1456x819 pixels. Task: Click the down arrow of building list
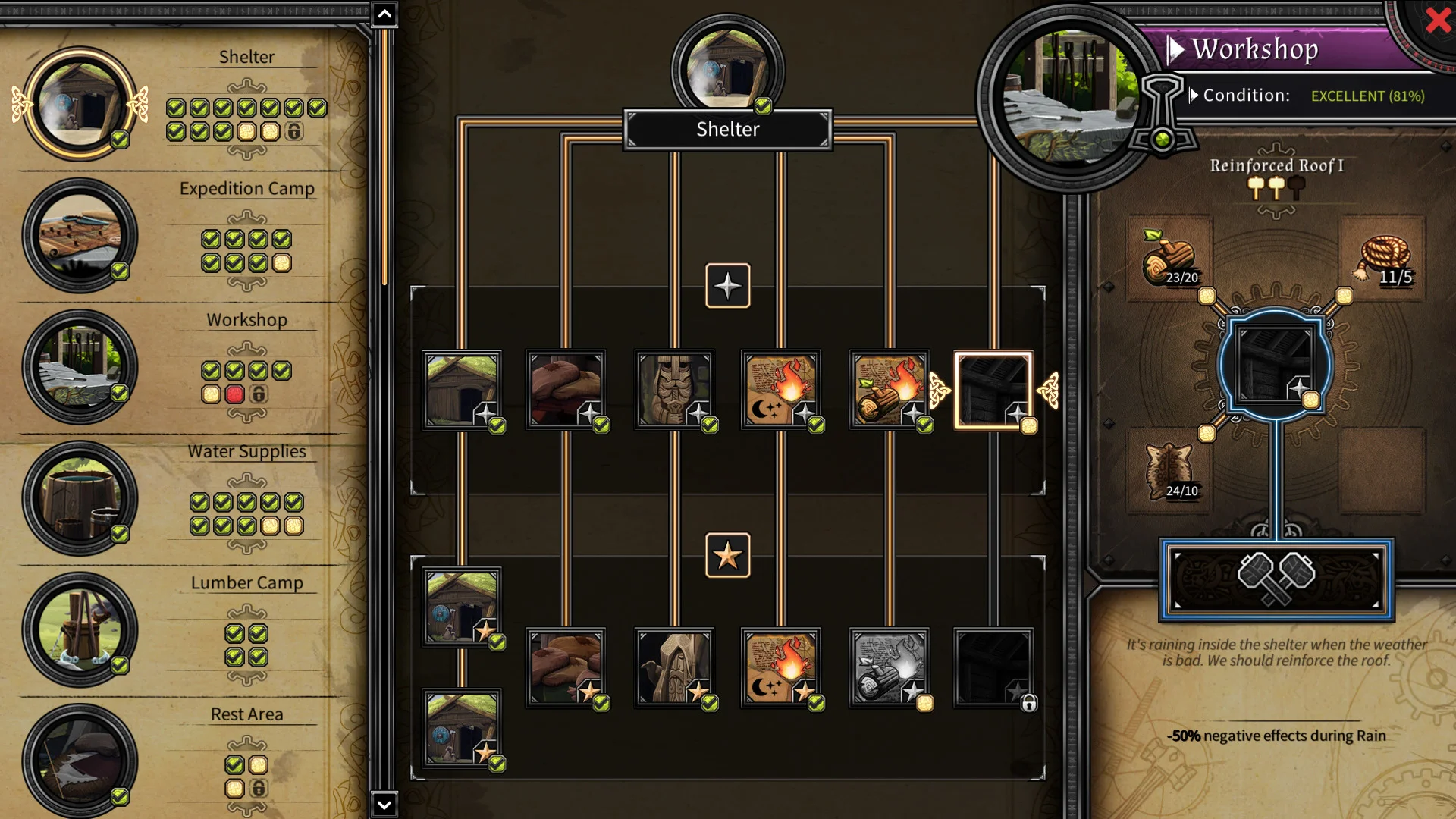tap(384, 805)
